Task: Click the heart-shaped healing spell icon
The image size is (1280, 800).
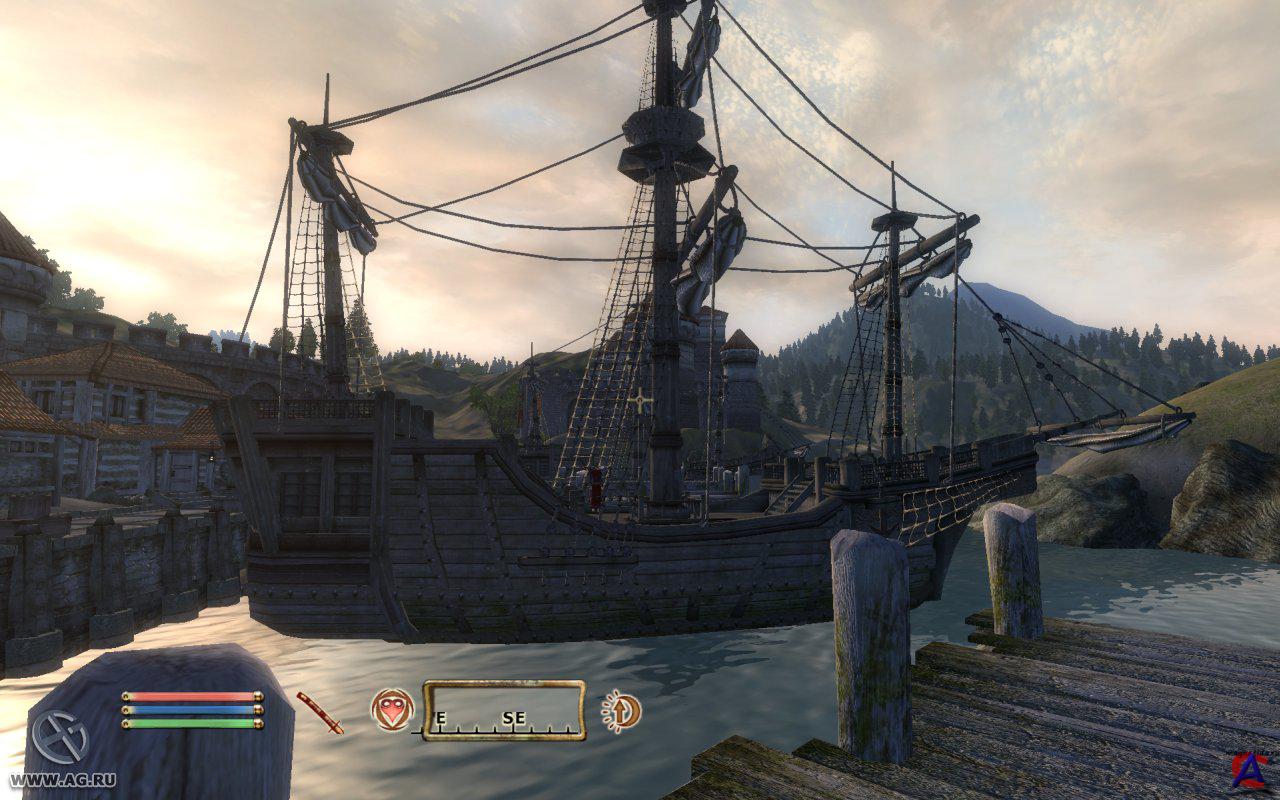Action: click(x=392, y=710)
